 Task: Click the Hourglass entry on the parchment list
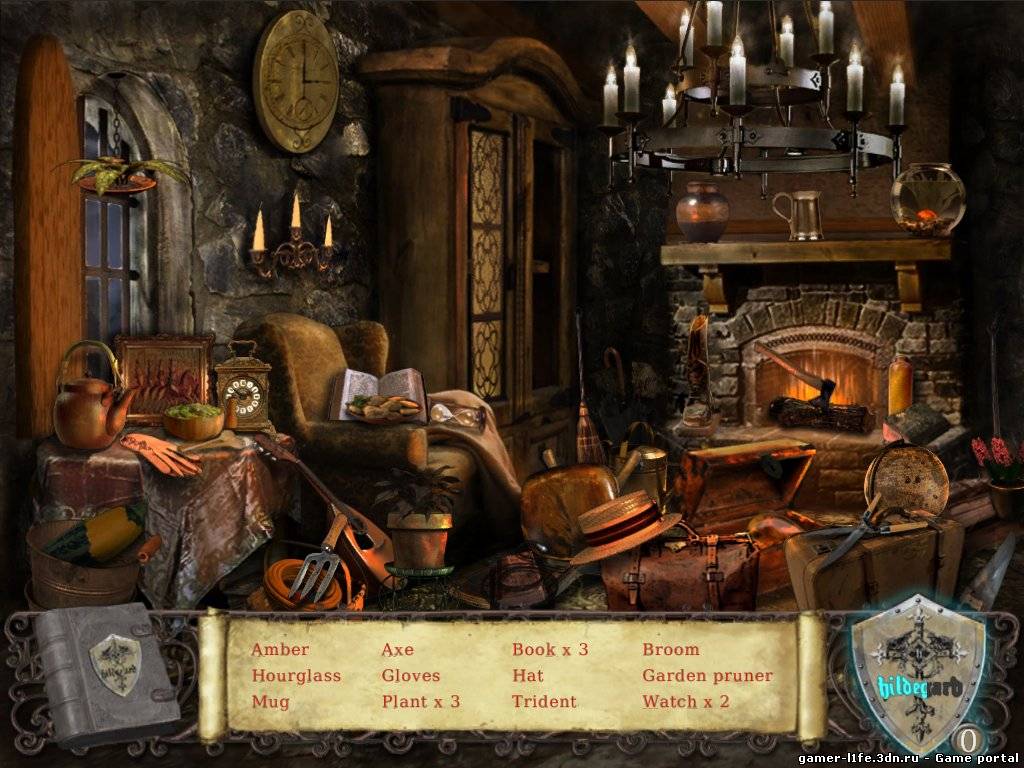[x=296, y=676]
